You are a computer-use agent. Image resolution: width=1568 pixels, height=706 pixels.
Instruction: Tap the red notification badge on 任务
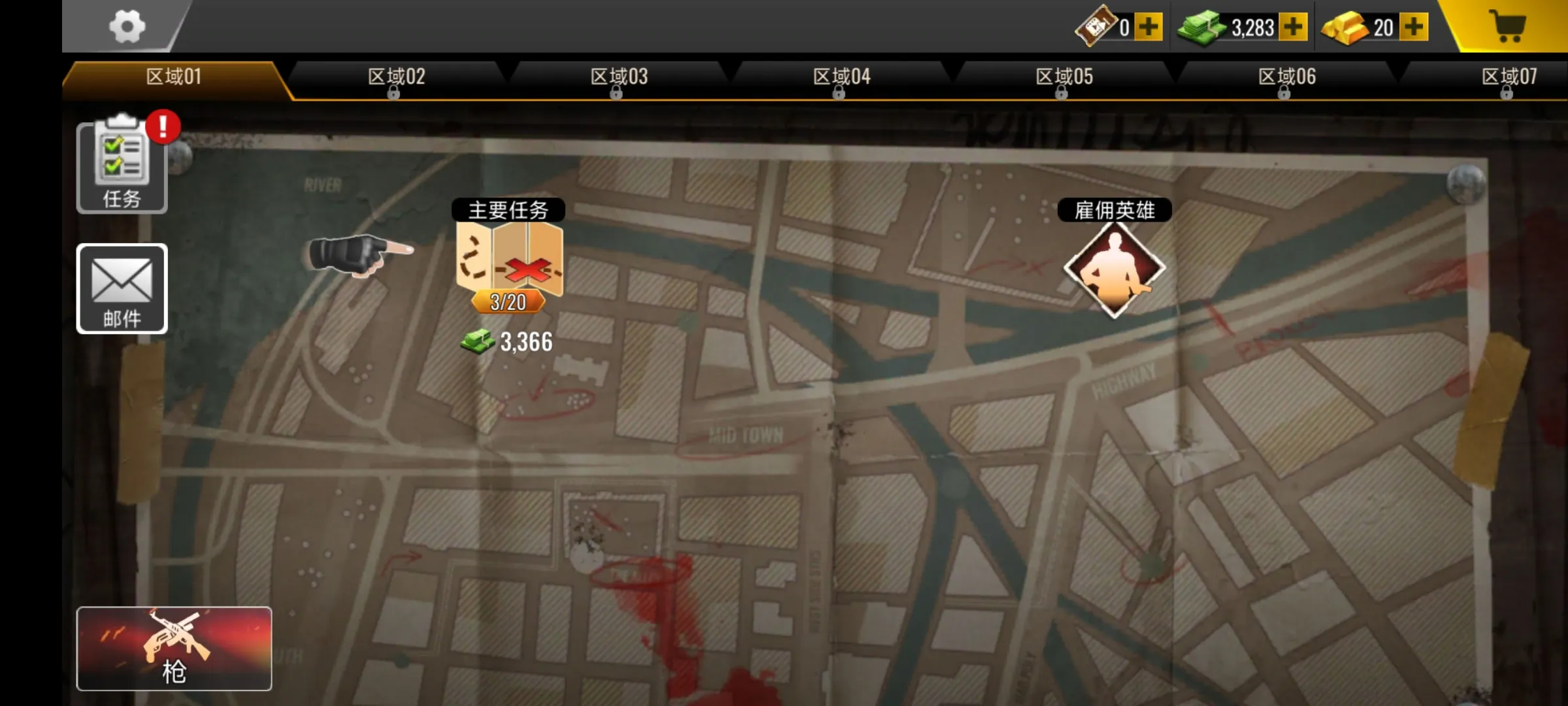tap(163, 127)
